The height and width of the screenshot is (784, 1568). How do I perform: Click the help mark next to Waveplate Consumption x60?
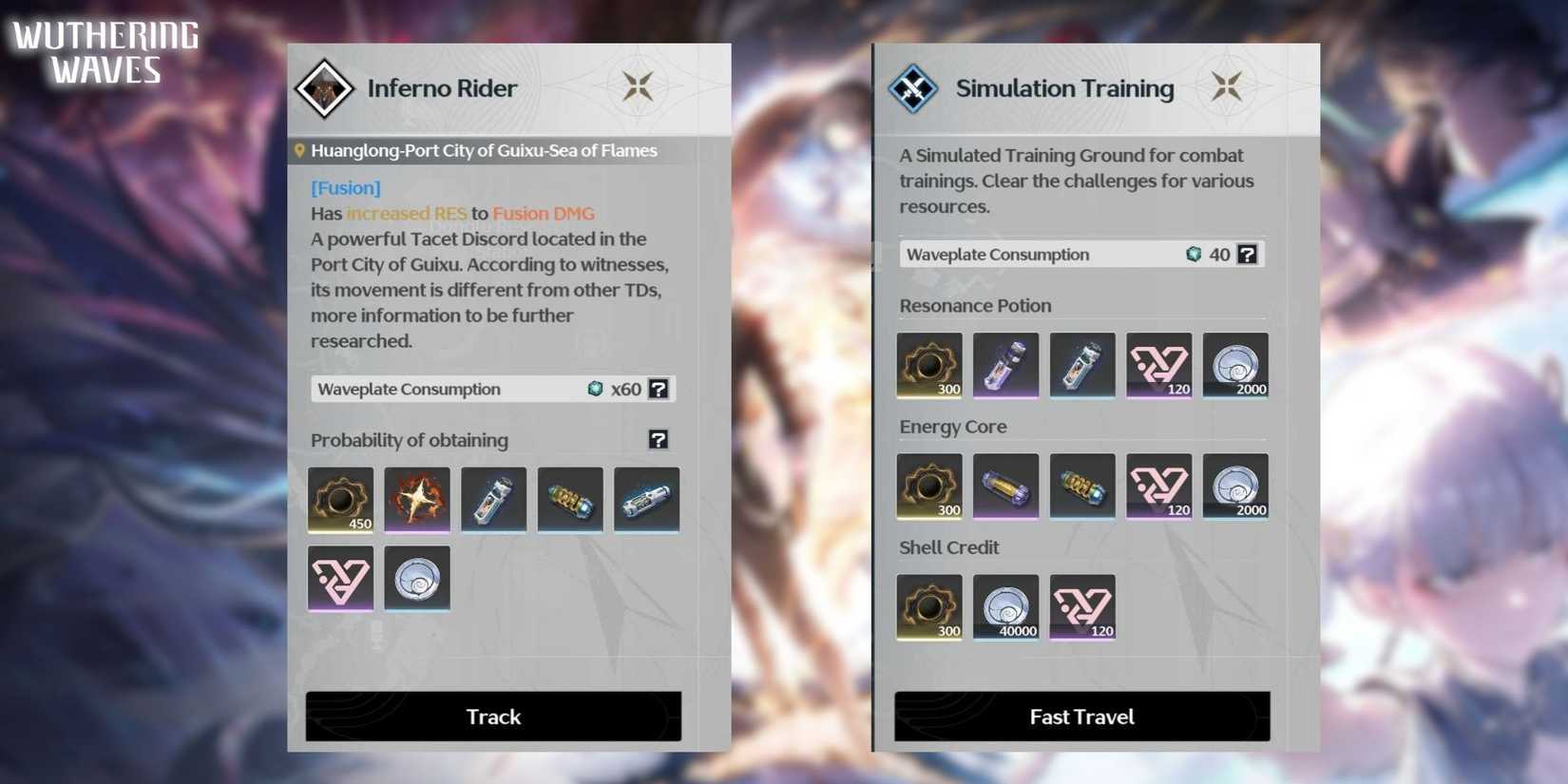pyautogui.click(x=659, y=388)
